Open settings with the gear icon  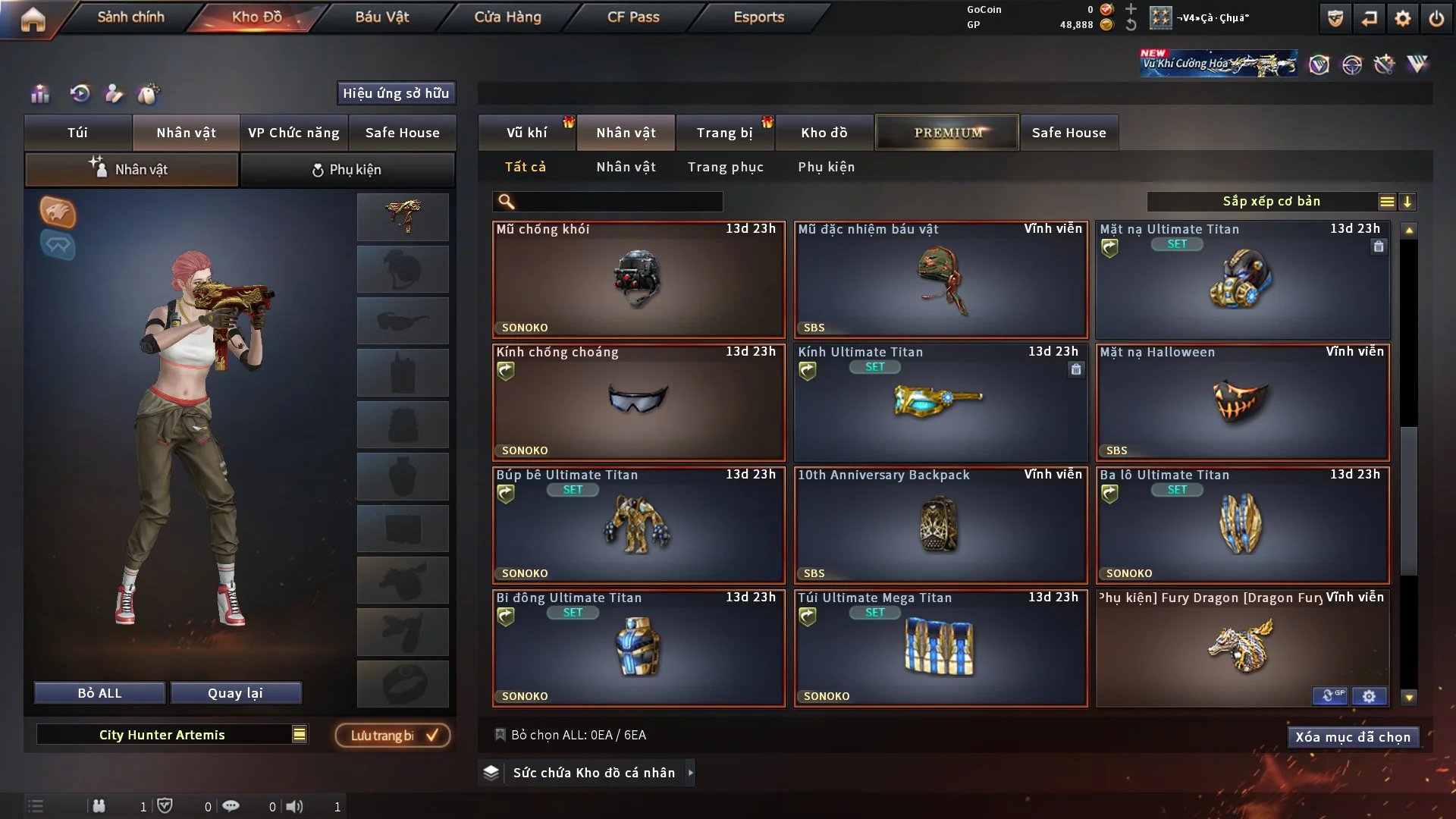tap(1403, 18)
